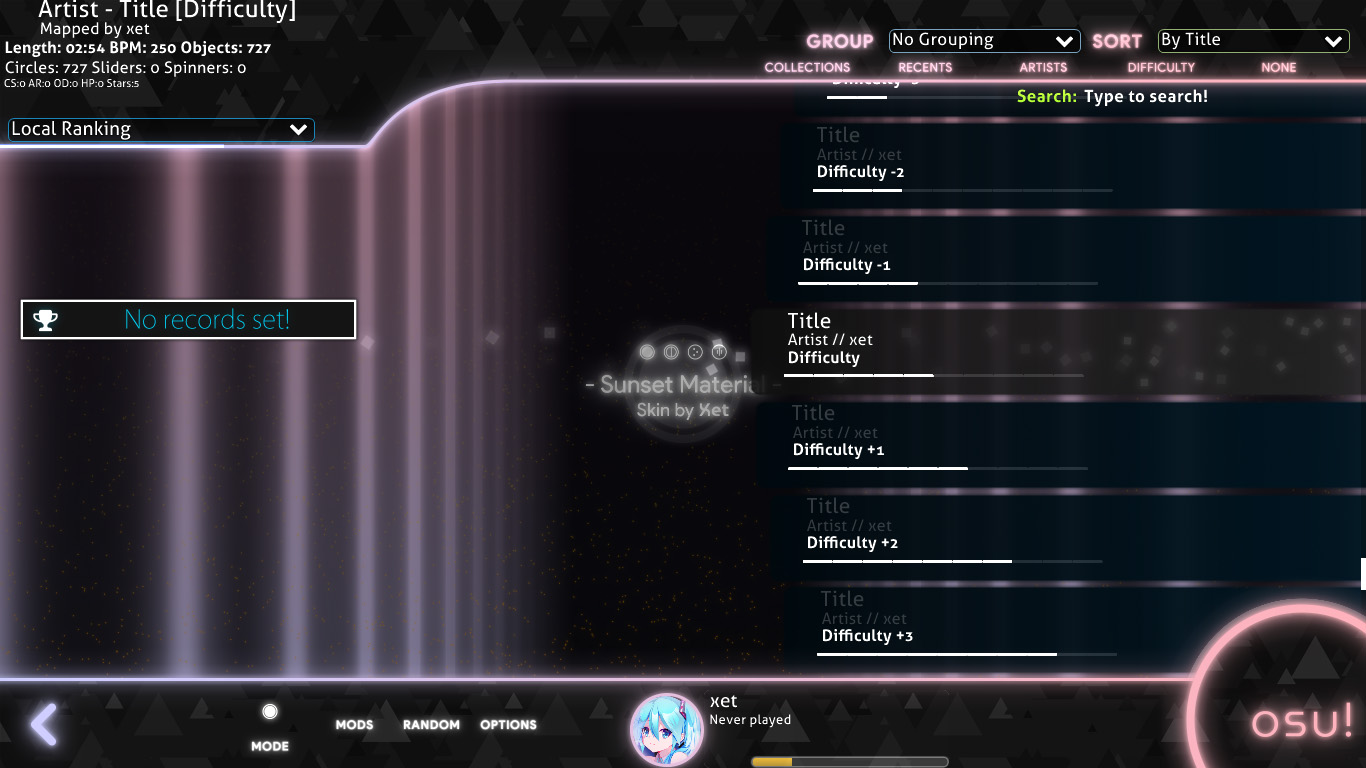Open the No Grouping dropdown
This screenshot has width=1366, height=768.
[984, 40]
